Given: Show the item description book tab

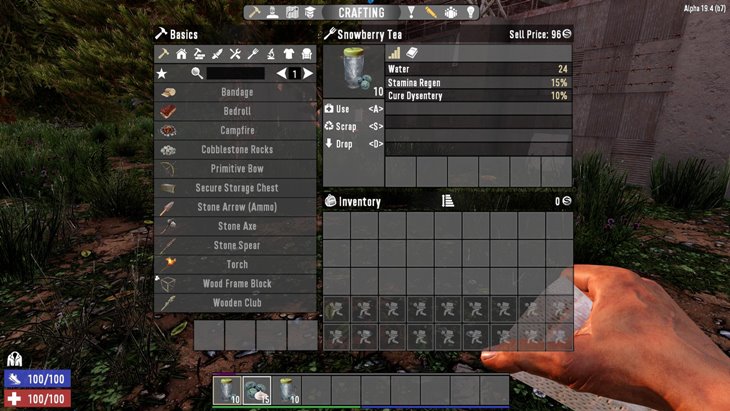Looking at the screenshot, I should pos(412,53).
